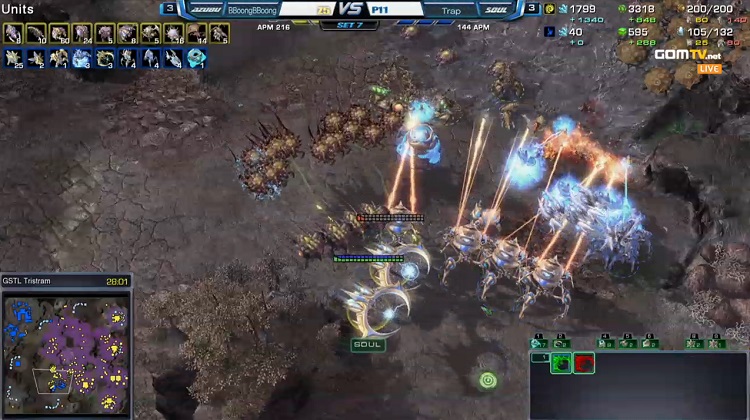Switch to control group 4 tab

click(x=603, y=343)
